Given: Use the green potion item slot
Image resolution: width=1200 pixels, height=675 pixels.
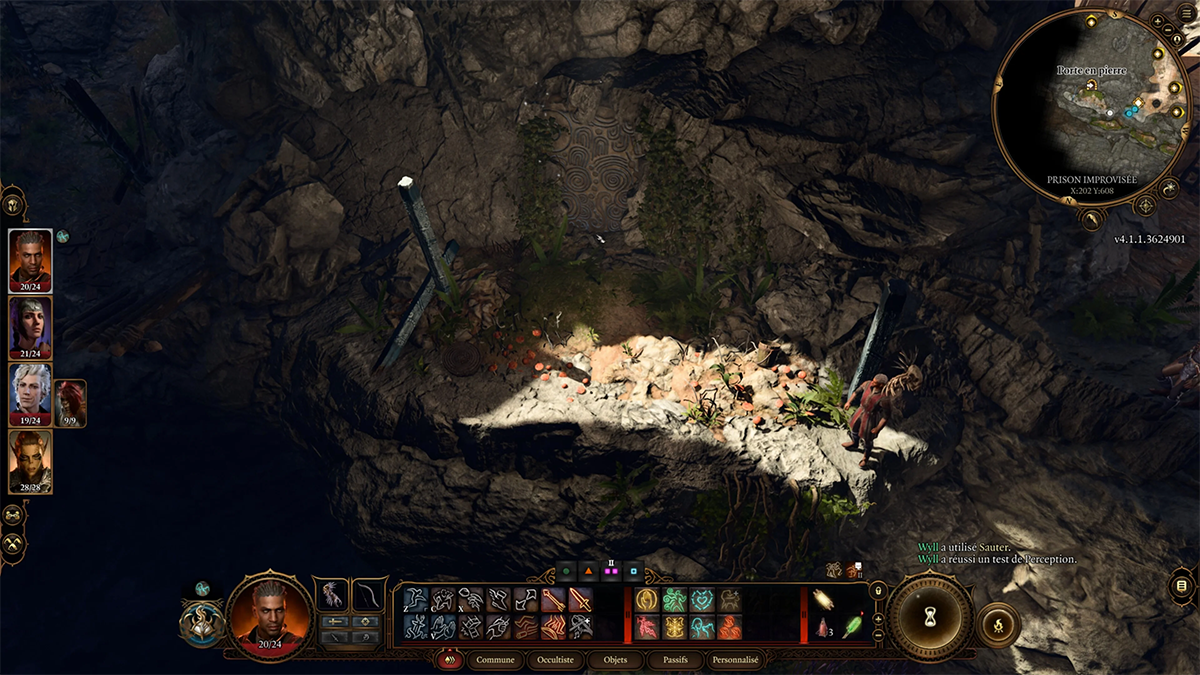Looking at the screenshot, I should 852,626.
